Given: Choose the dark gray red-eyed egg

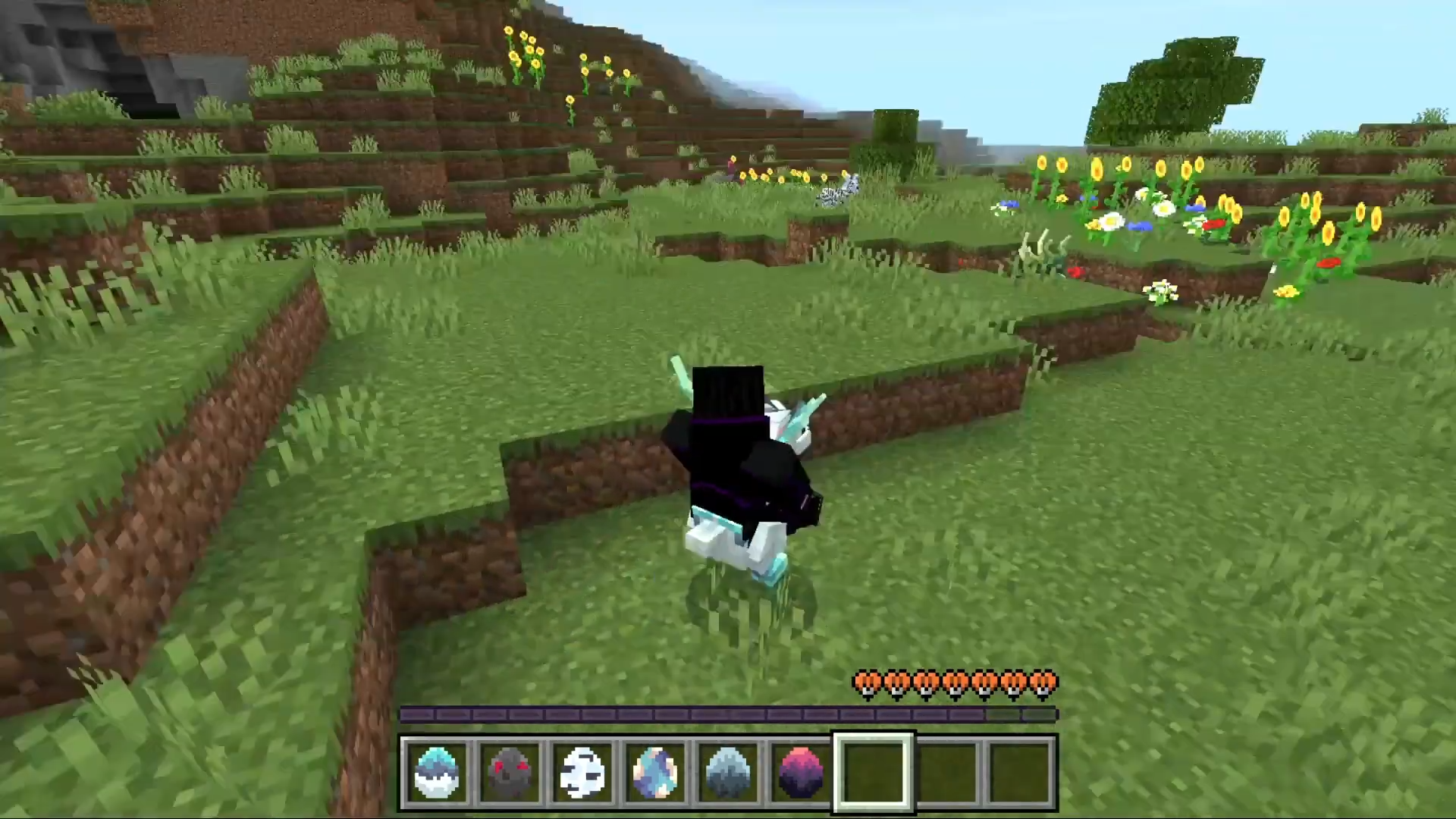Looking at the screenshot, I should 510,772.
